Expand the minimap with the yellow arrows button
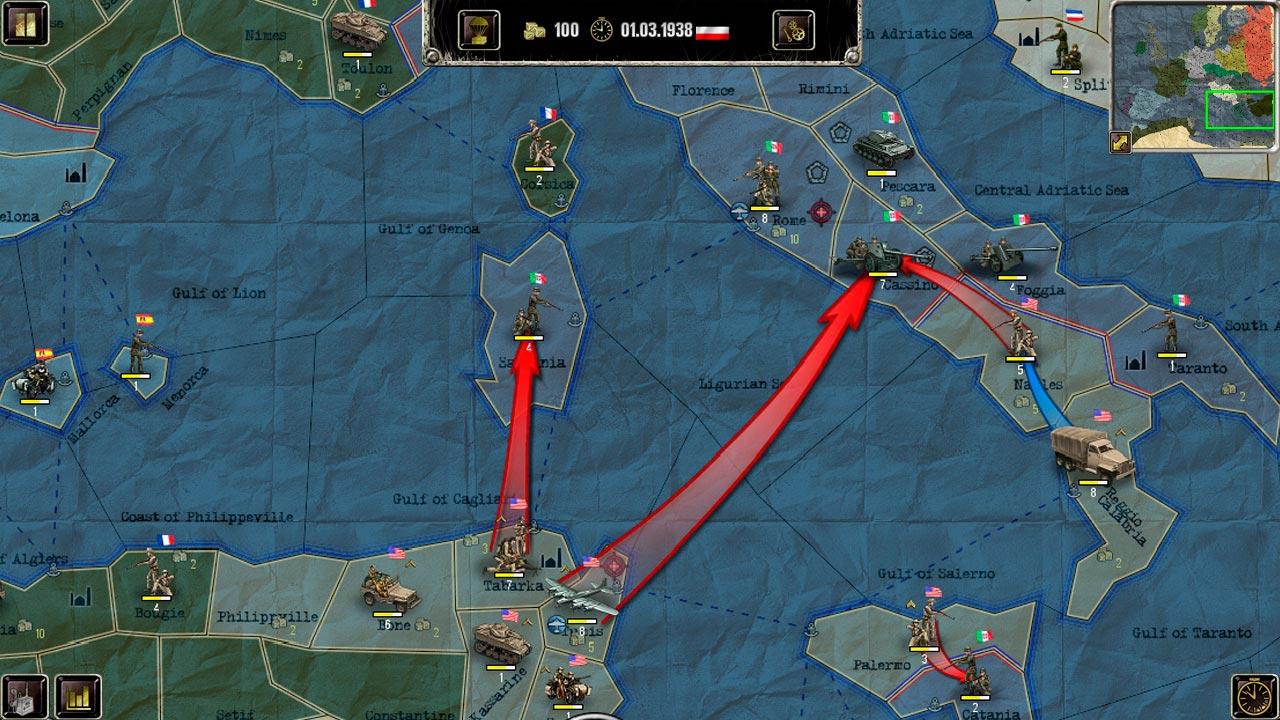 point(1120,142)
